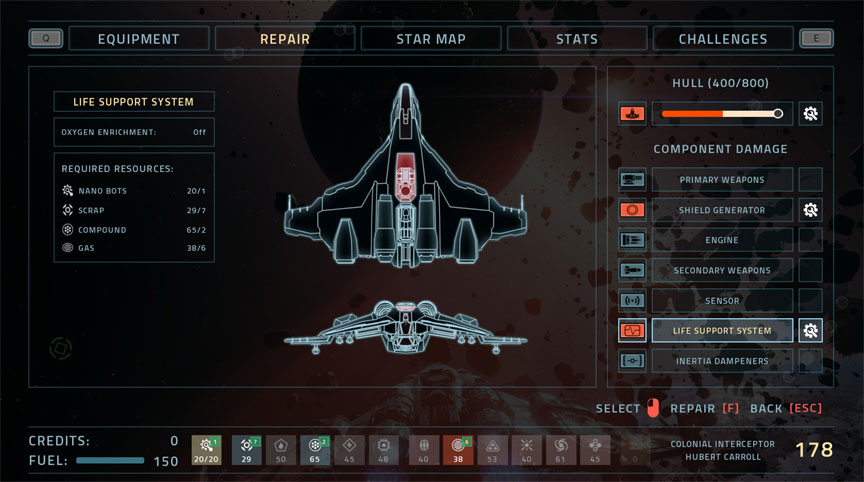This screenshot has height=482, width=864.
Task: Open the Repair tab
Action: 284,39
